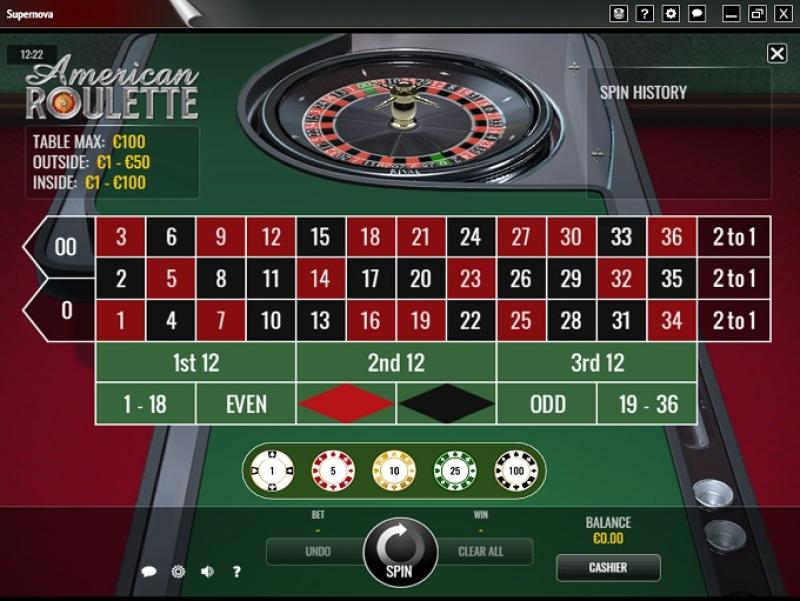Pick the 100 value chip

tap(515, 469)
